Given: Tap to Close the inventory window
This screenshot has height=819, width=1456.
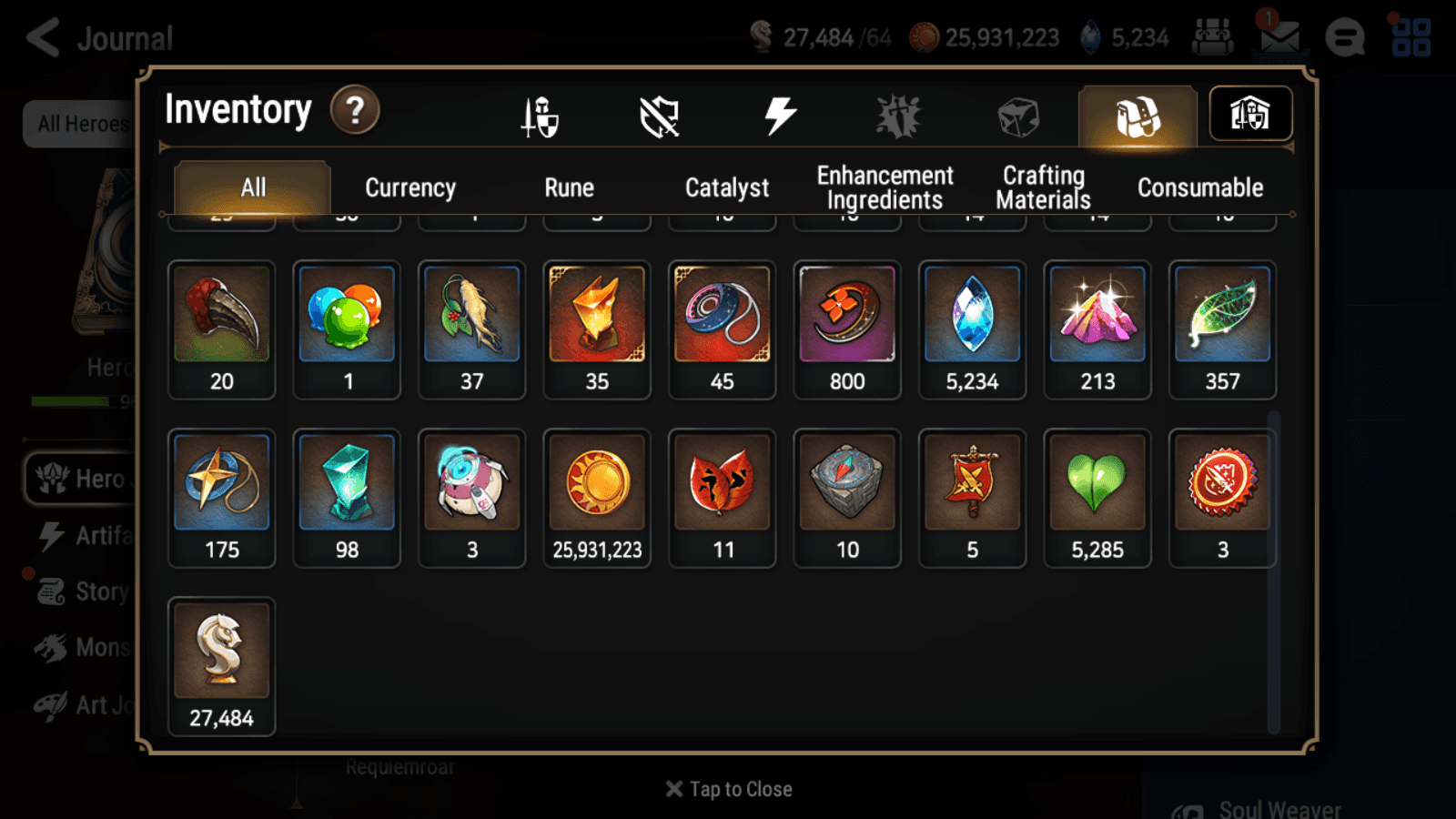Looking at the screenshot, I should pos(727,788).
